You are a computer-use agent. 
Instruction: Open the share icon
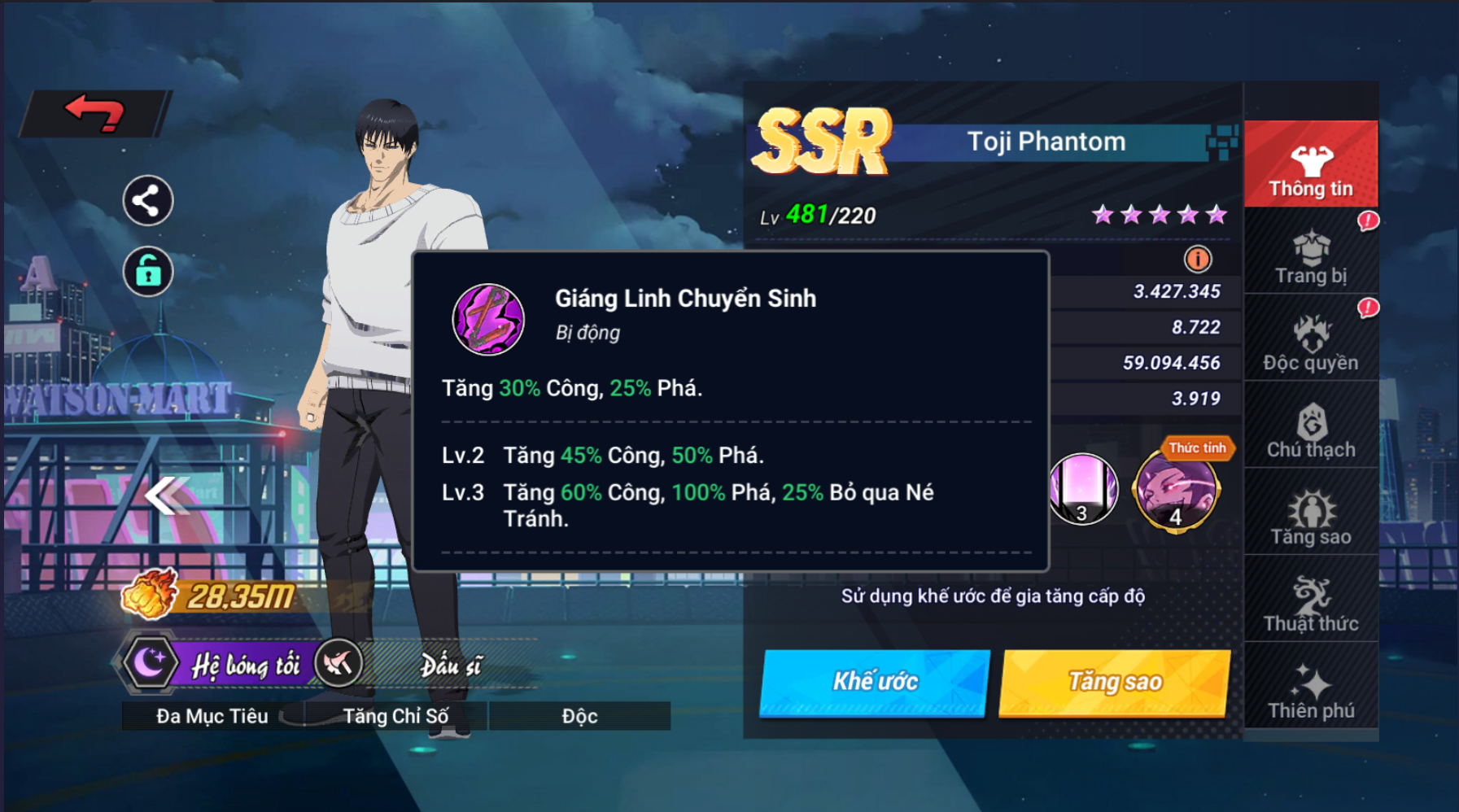click(x=147, y=200)
